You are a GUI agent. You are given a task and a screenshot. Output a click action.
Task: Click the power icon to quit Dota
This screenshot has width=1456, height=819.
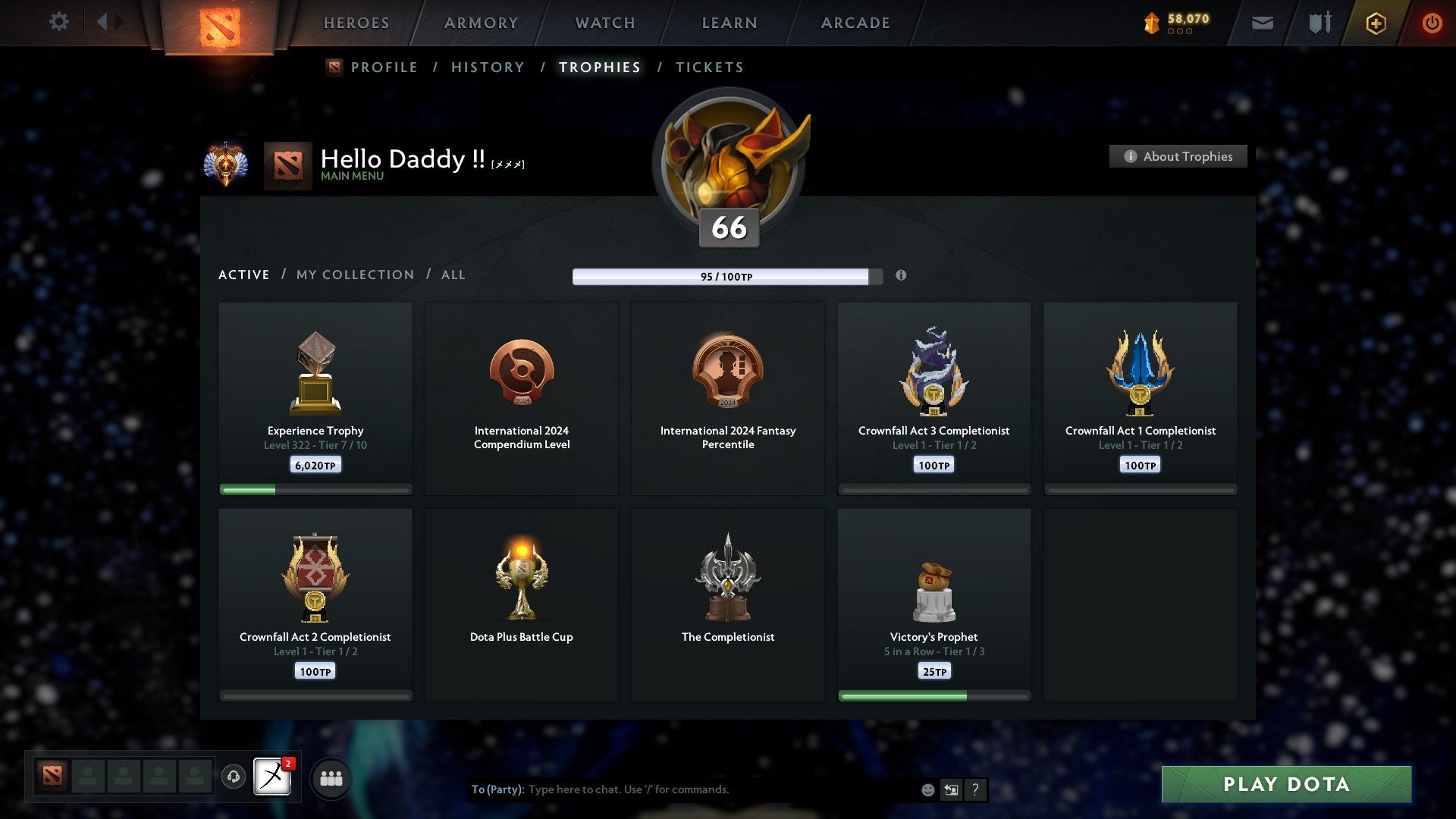coord(1432,23)
